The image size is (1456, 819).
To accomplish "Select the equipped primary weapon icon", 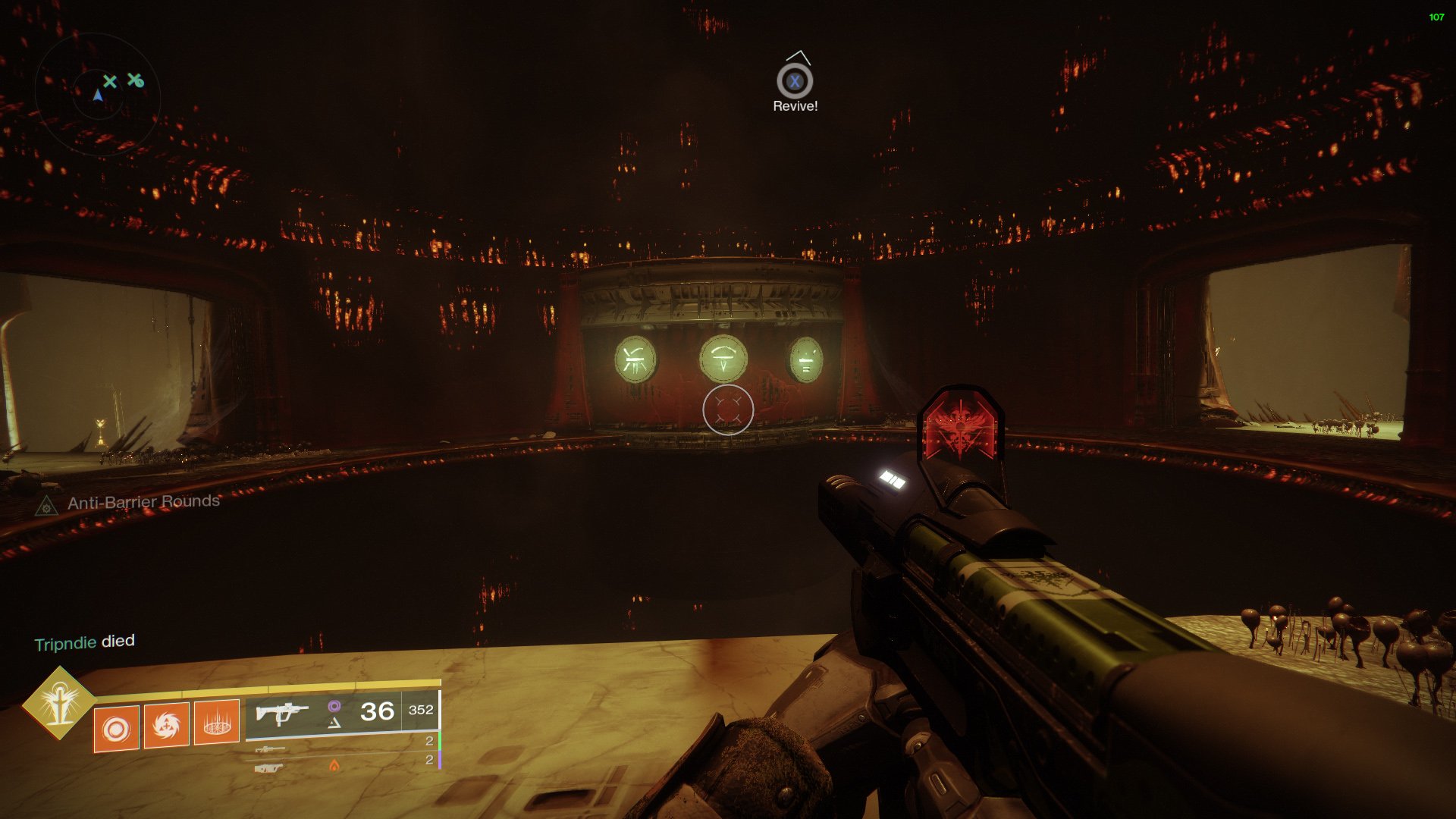I will [281, 713].
